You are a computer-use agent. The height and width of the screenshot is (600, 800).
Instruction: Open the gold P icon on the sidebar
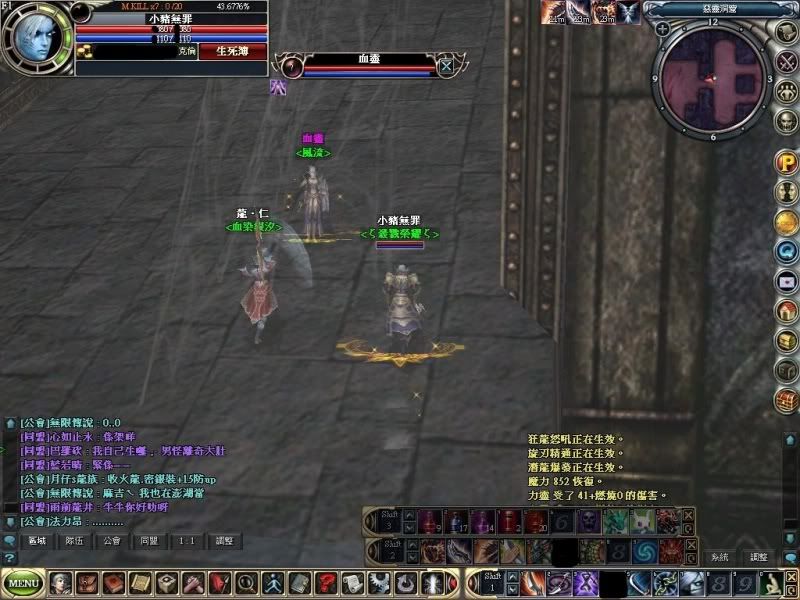pos(787,161)
